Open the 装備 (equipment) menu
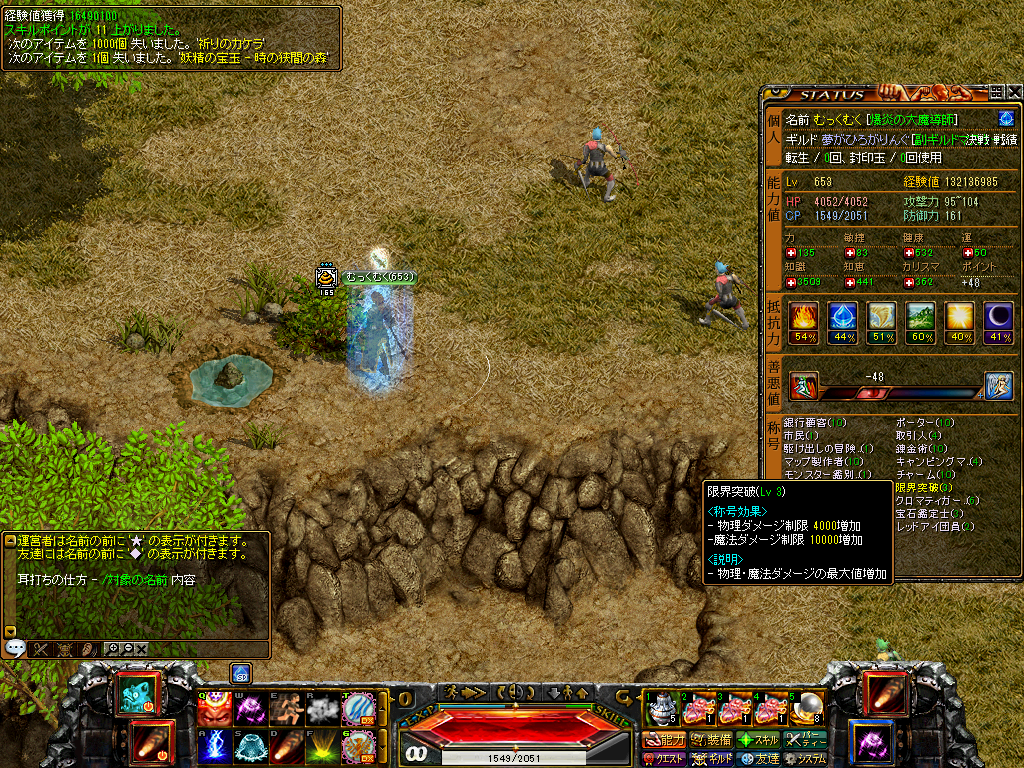 [712, 740]
